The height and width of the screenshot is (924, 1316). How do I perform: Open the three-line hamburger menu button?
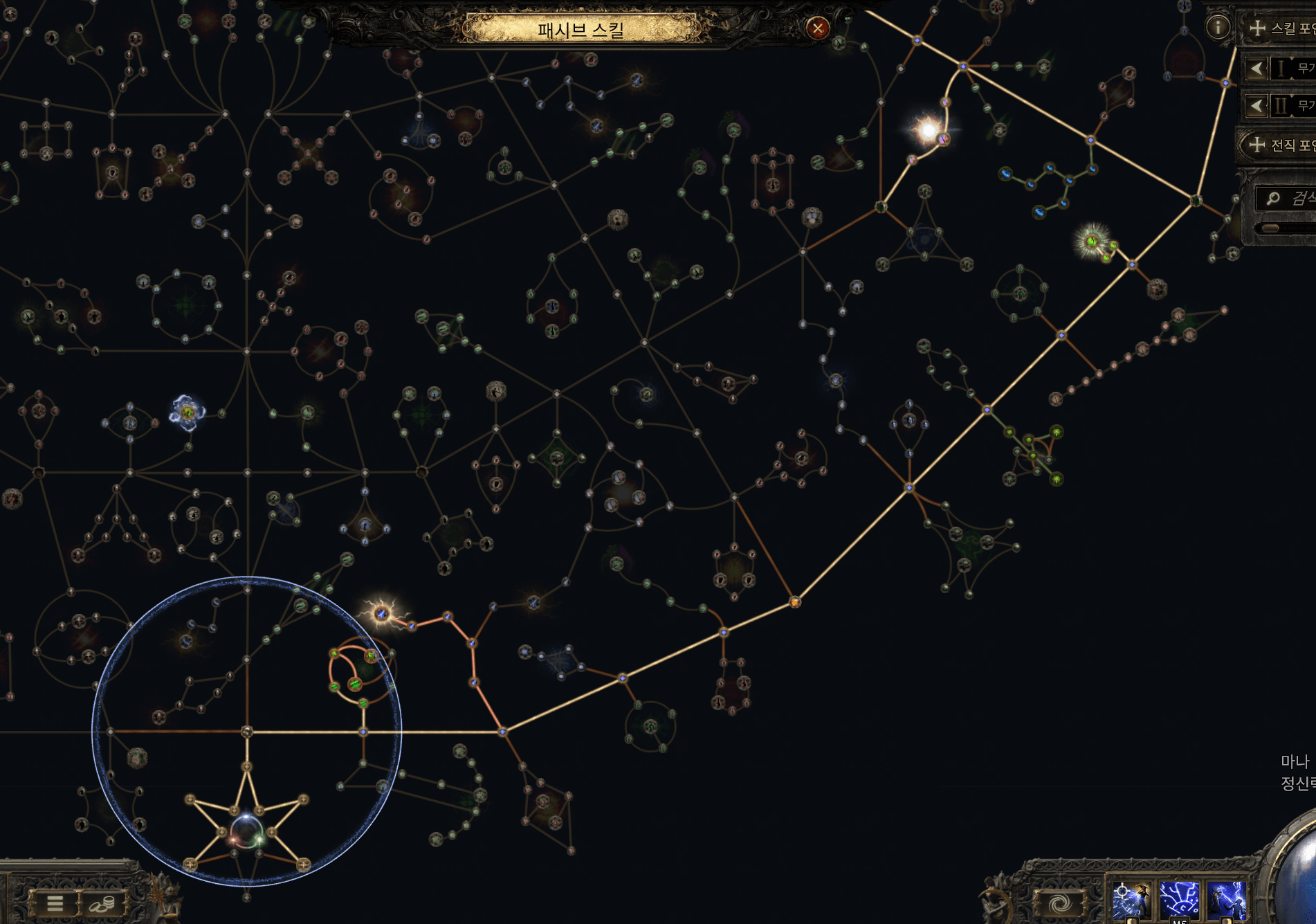55,903
